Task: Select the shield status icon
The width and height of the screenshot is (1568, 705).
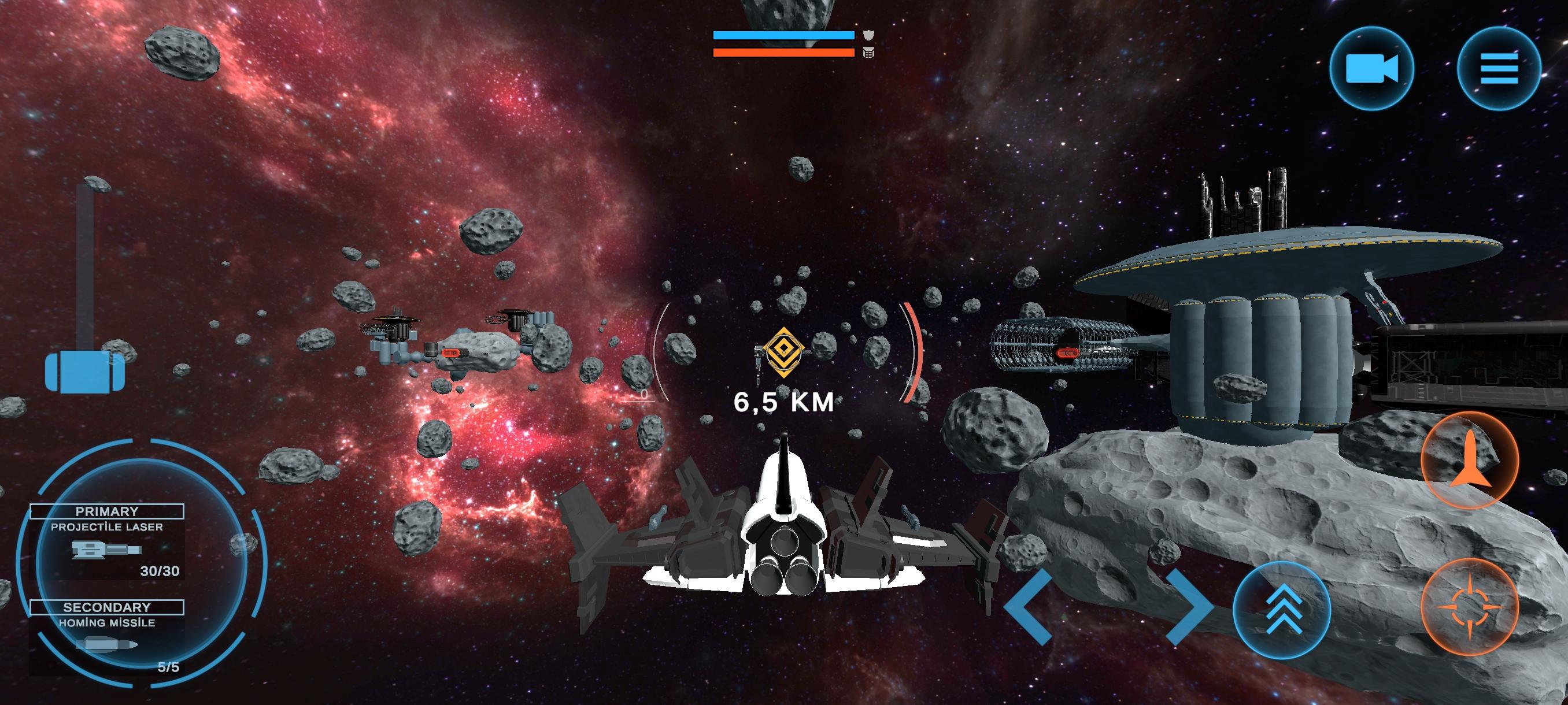Action: coord(868,36)
